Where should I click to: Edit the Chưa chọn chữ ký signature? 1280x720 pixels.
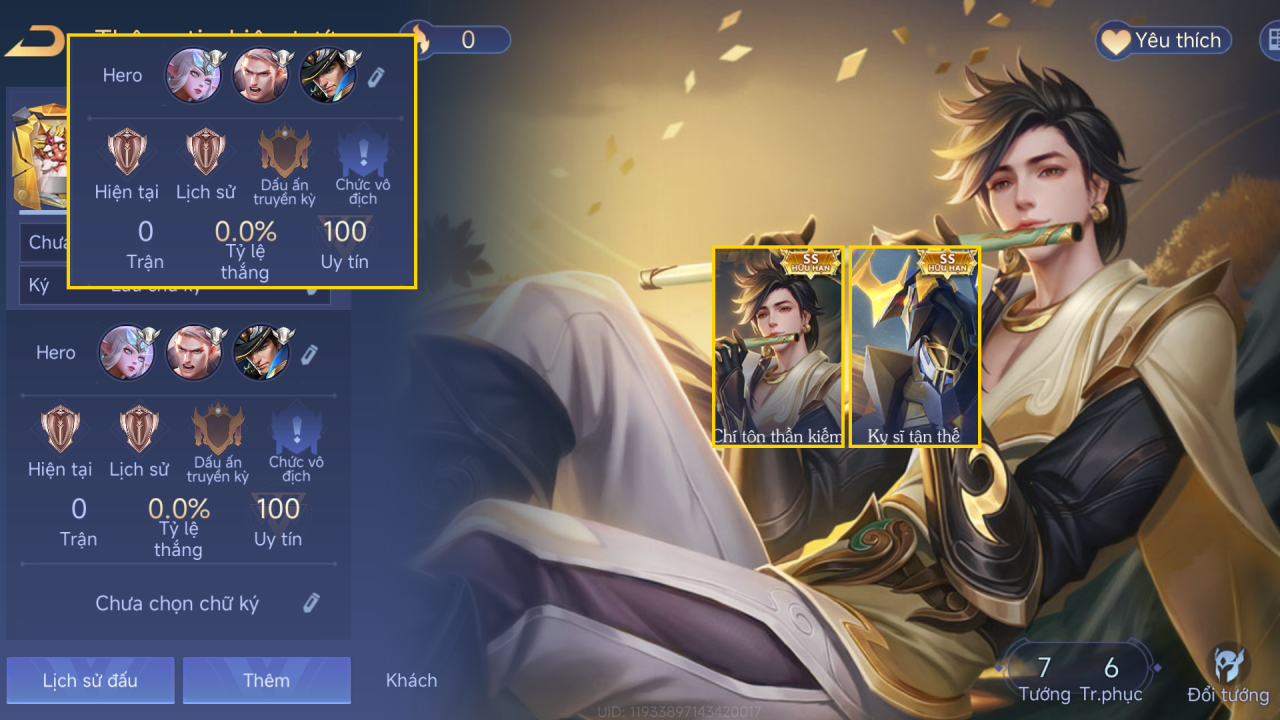pos(311,603)
